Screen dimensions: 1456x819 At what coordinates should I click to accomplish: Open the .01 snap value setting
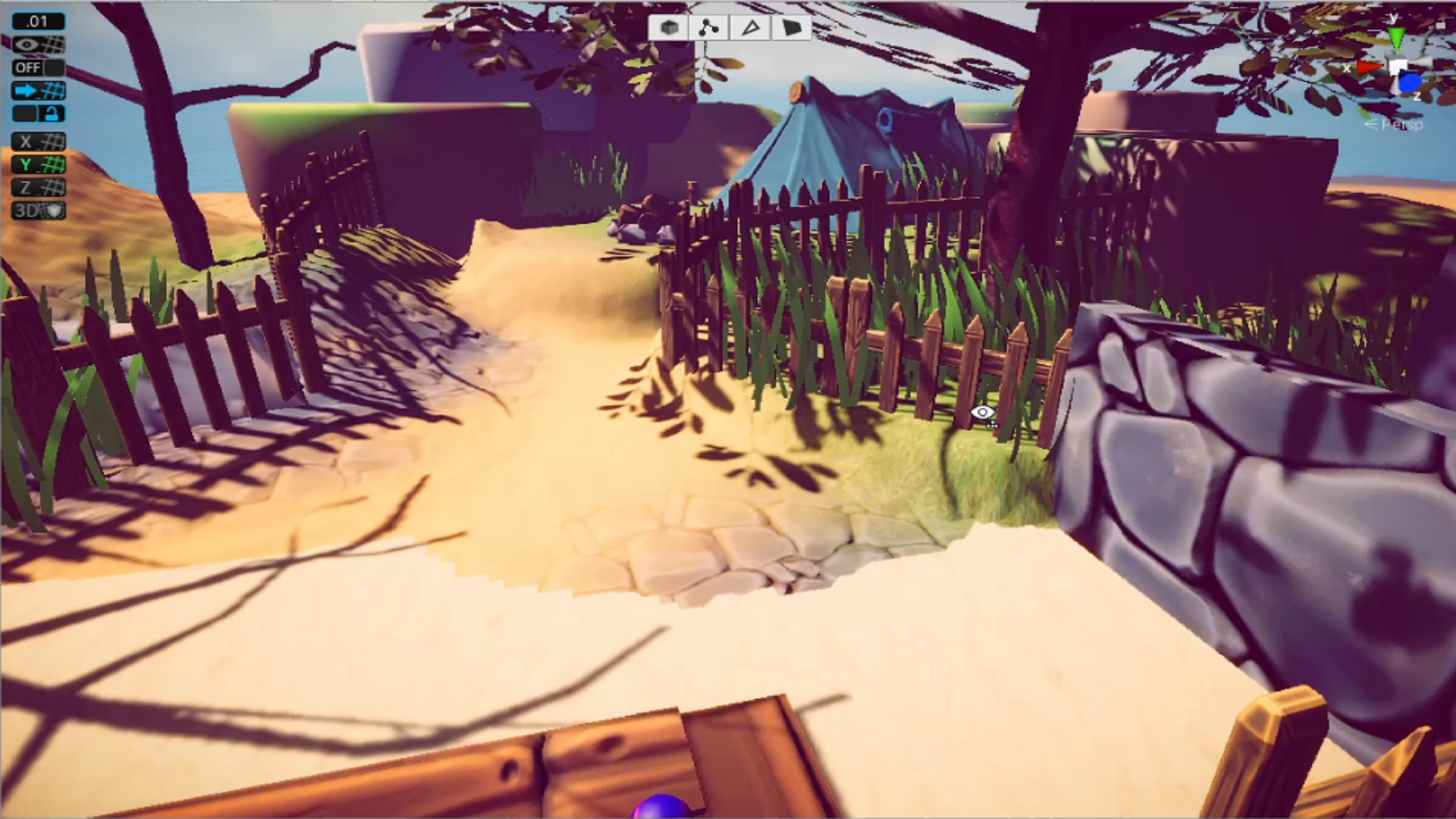(38, 22)
